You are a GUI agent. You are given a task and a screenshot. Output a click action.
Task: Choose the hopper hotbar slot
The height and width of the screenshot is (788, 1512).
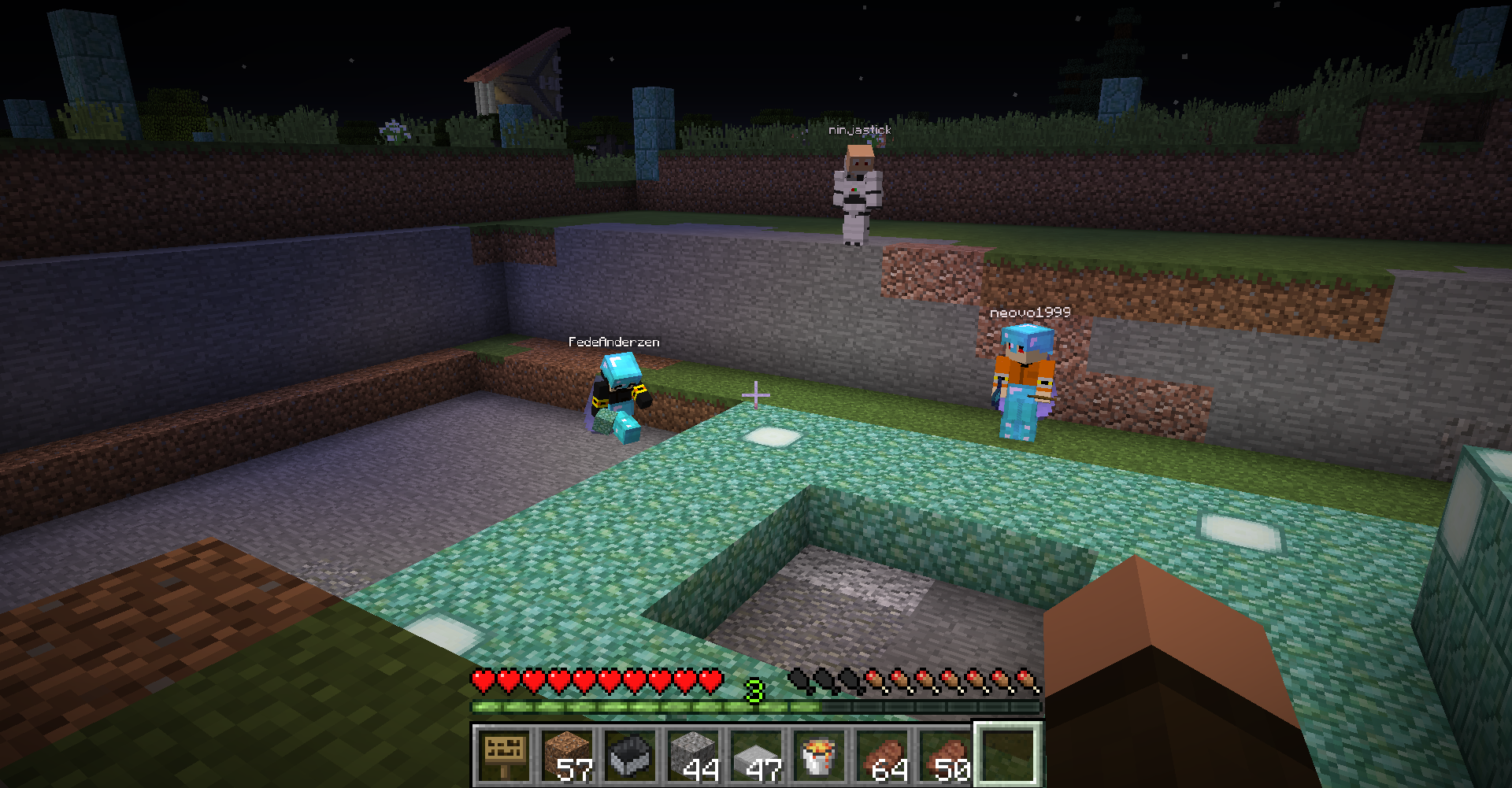(x=630, y=754)
